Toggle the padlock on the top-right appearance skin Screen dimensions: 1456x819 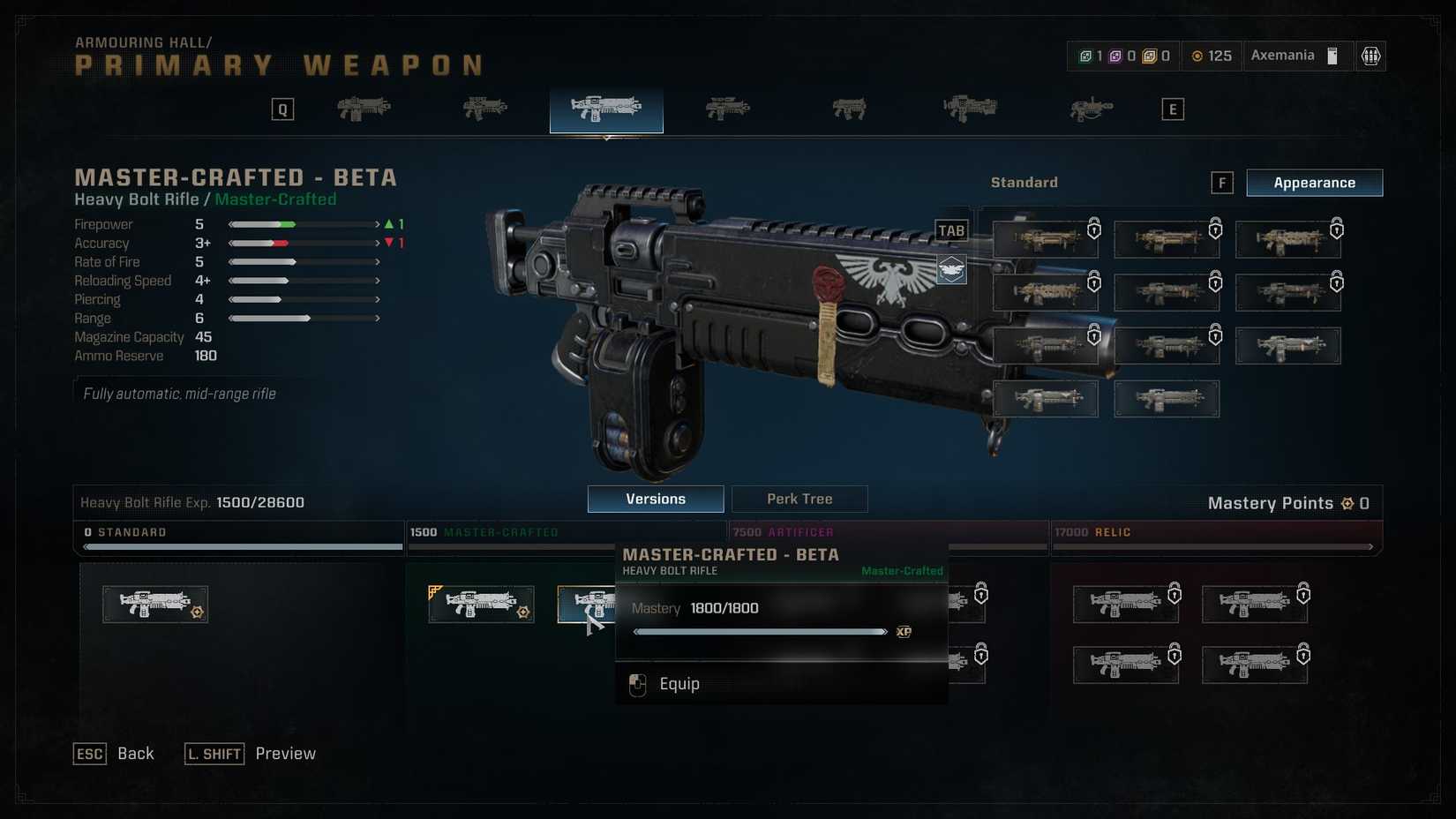pos(1336,229)
